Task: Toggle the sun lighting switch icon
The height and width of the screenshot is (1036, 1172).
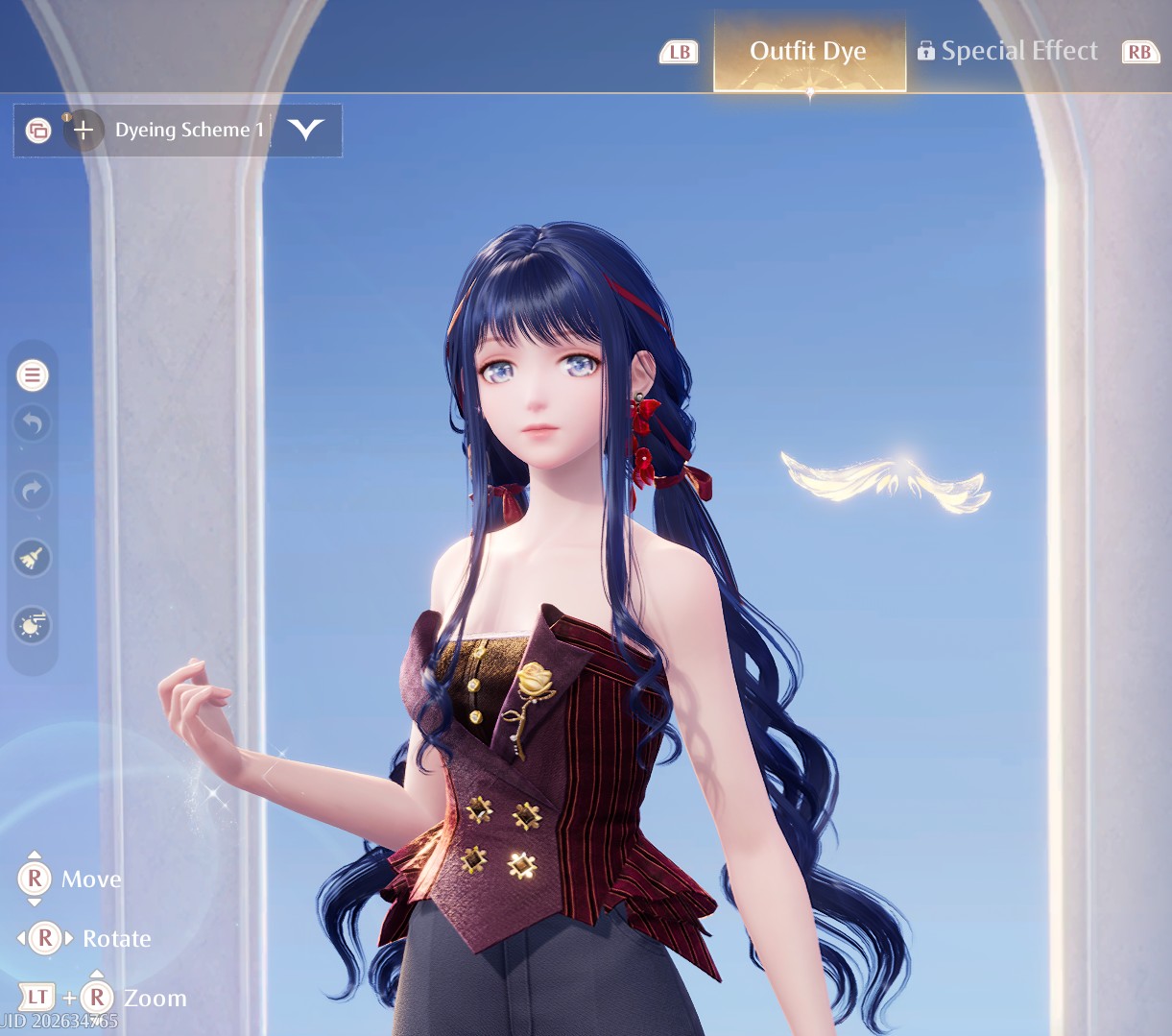Action: point(33,625)
